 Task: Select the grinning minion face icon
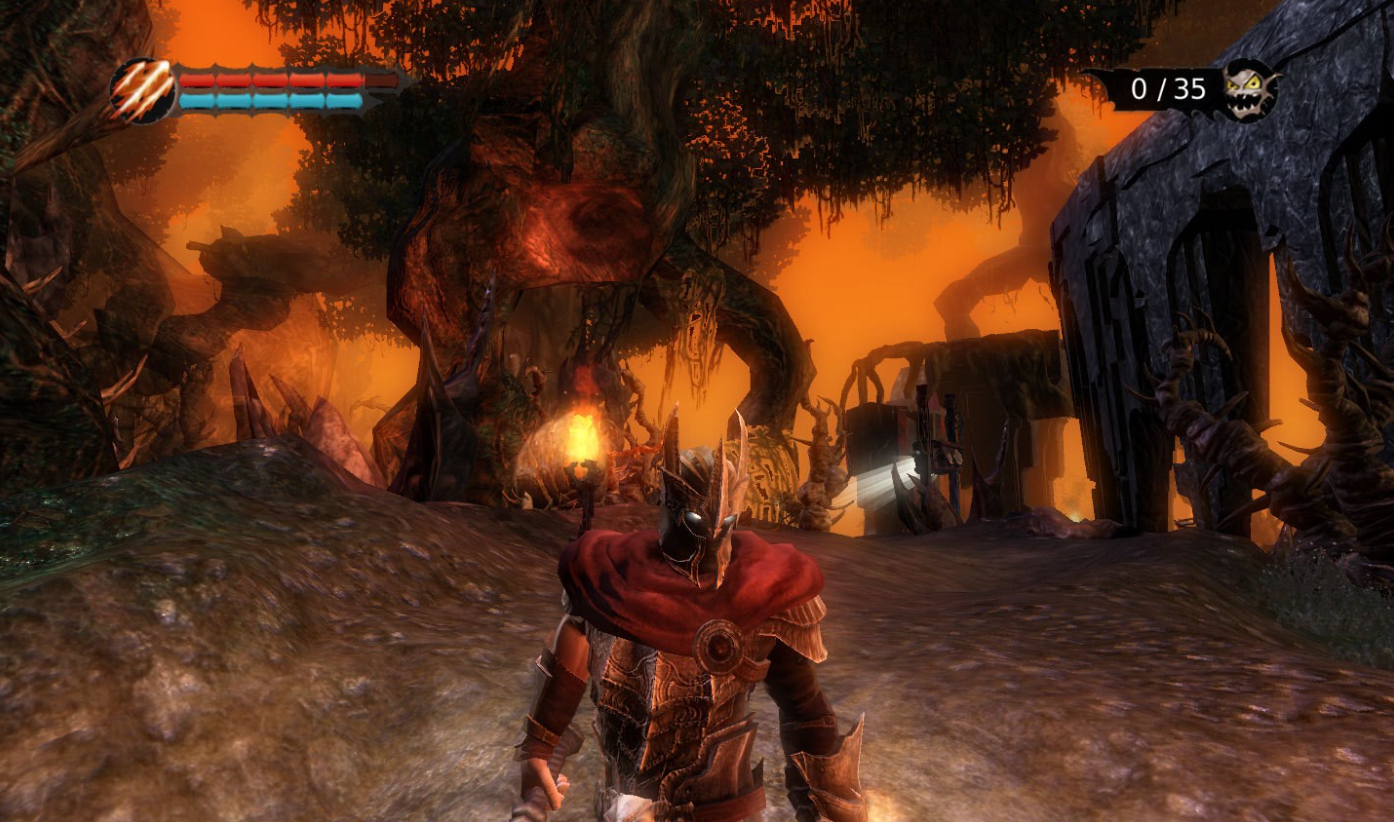pyautogui.click(x=1251, y=90)
